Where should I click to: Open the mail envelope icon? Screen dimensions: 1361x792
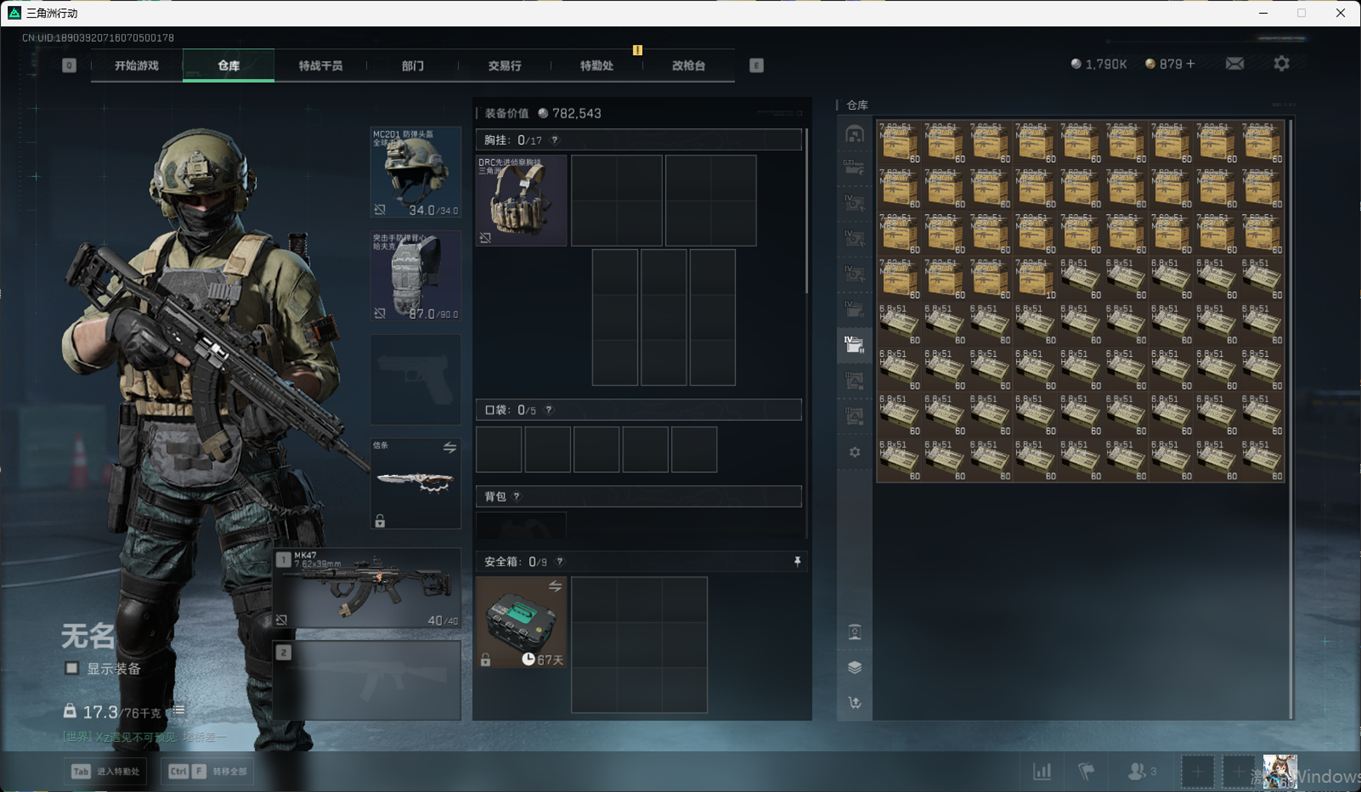click(x=1235, y=64)
